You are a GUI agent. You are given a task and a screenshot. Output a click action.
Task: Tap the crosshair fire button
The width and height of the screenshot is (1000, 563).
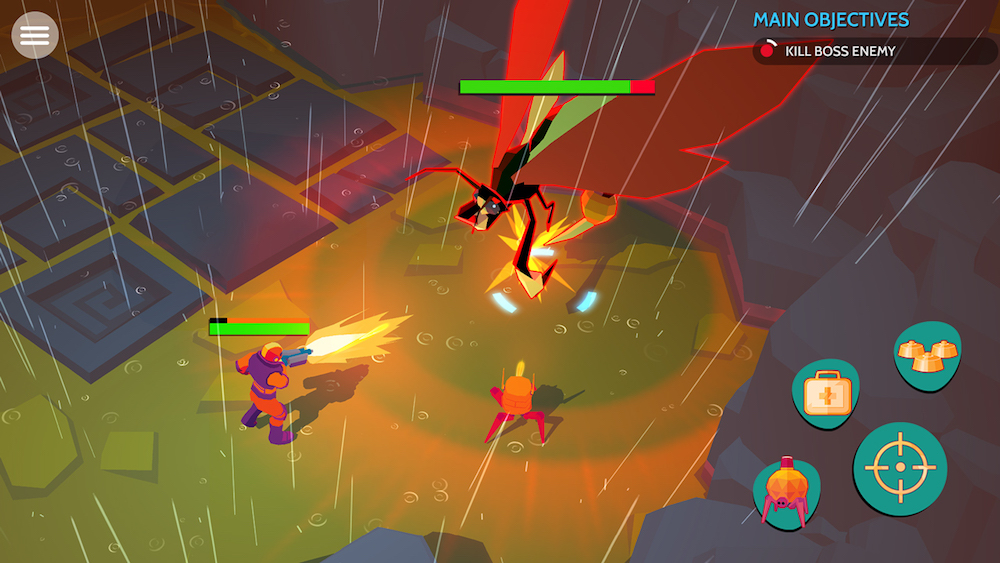click(899, 469)
